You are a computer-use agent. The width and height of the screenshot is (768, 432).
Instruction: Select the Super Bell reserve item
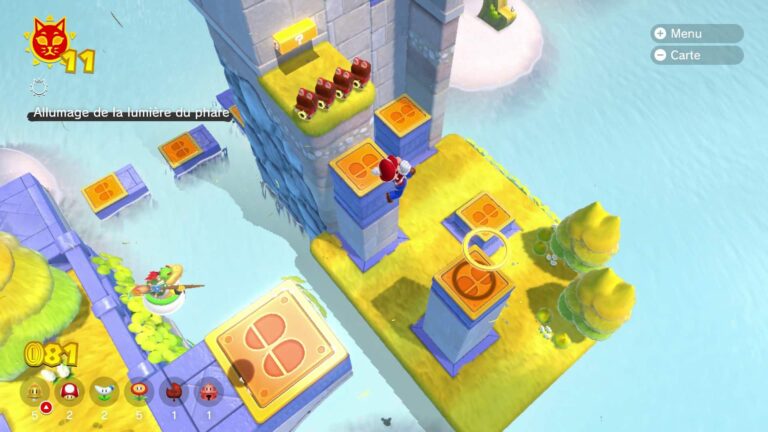pos(35,393)
